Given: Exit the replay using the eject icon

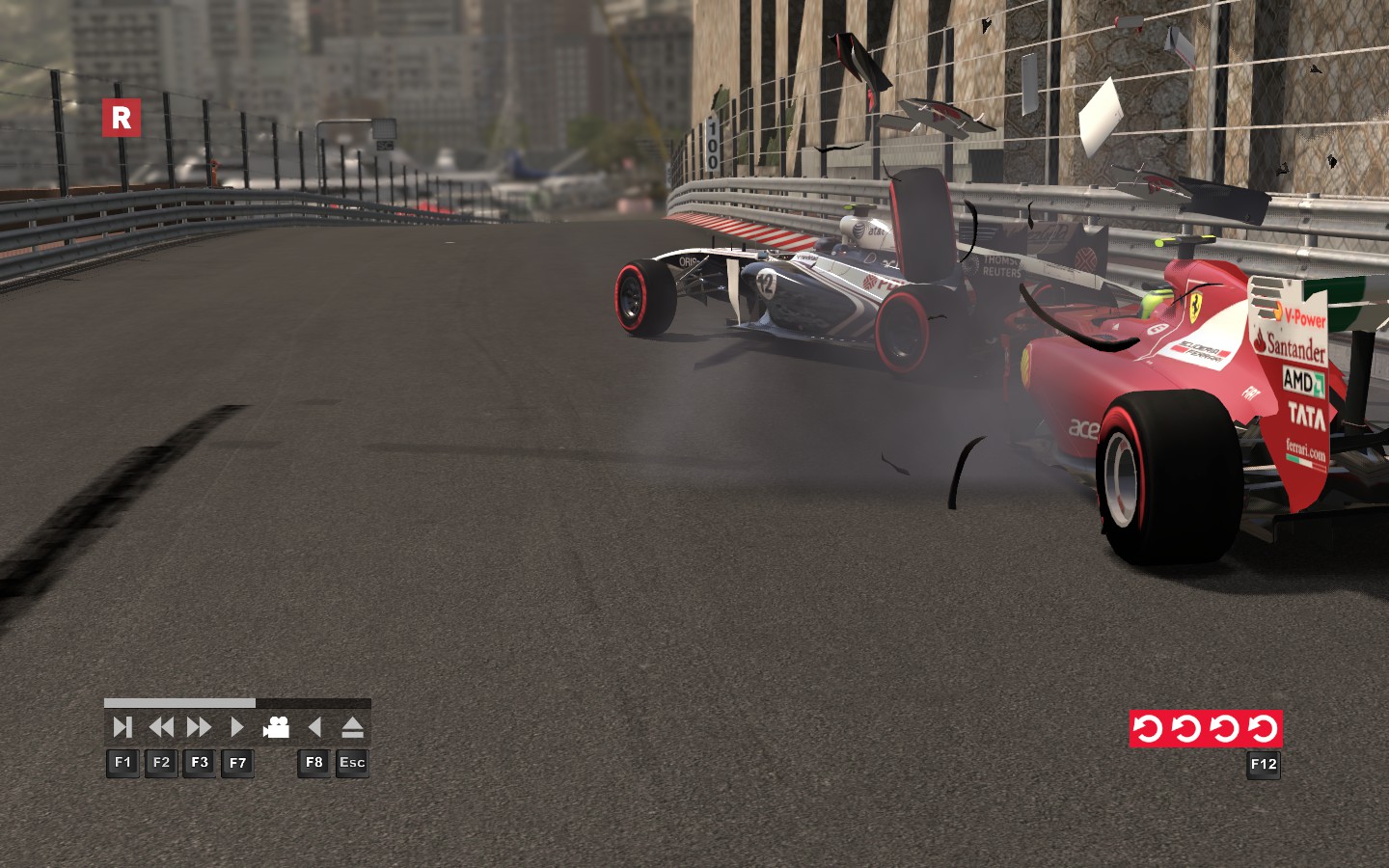Looking at the screenshot, I should click(x=352, y=727).
